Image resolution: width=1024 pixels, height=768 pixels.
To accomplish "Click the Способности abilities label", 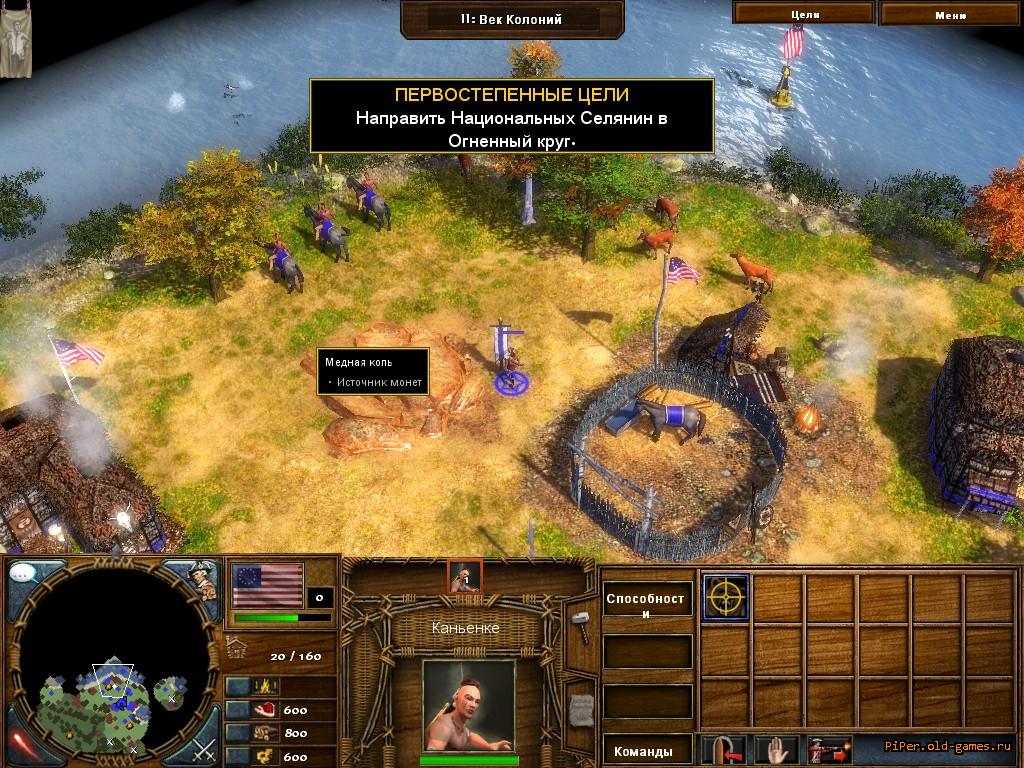I will [x=648, y=606].
